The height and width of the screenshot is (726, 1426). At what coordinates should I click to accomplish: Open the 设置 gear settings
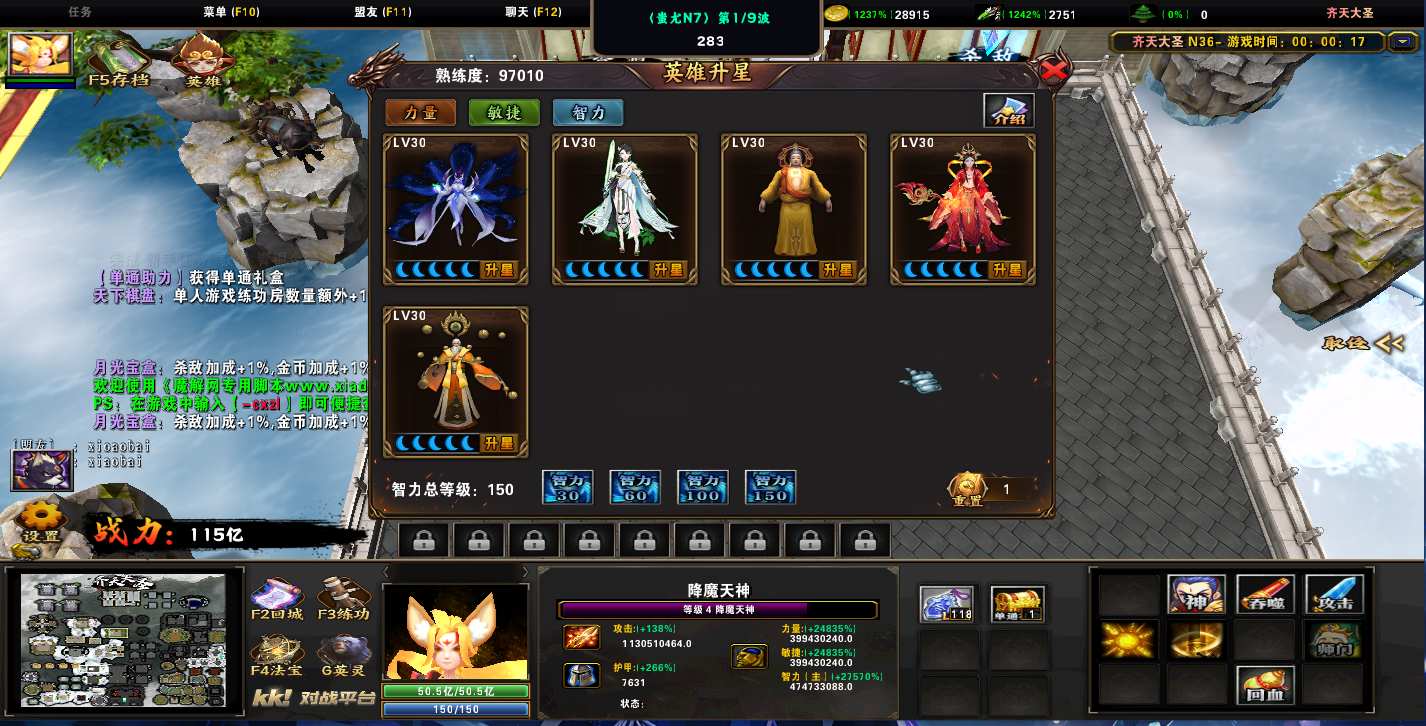click(x=41, y=522)
